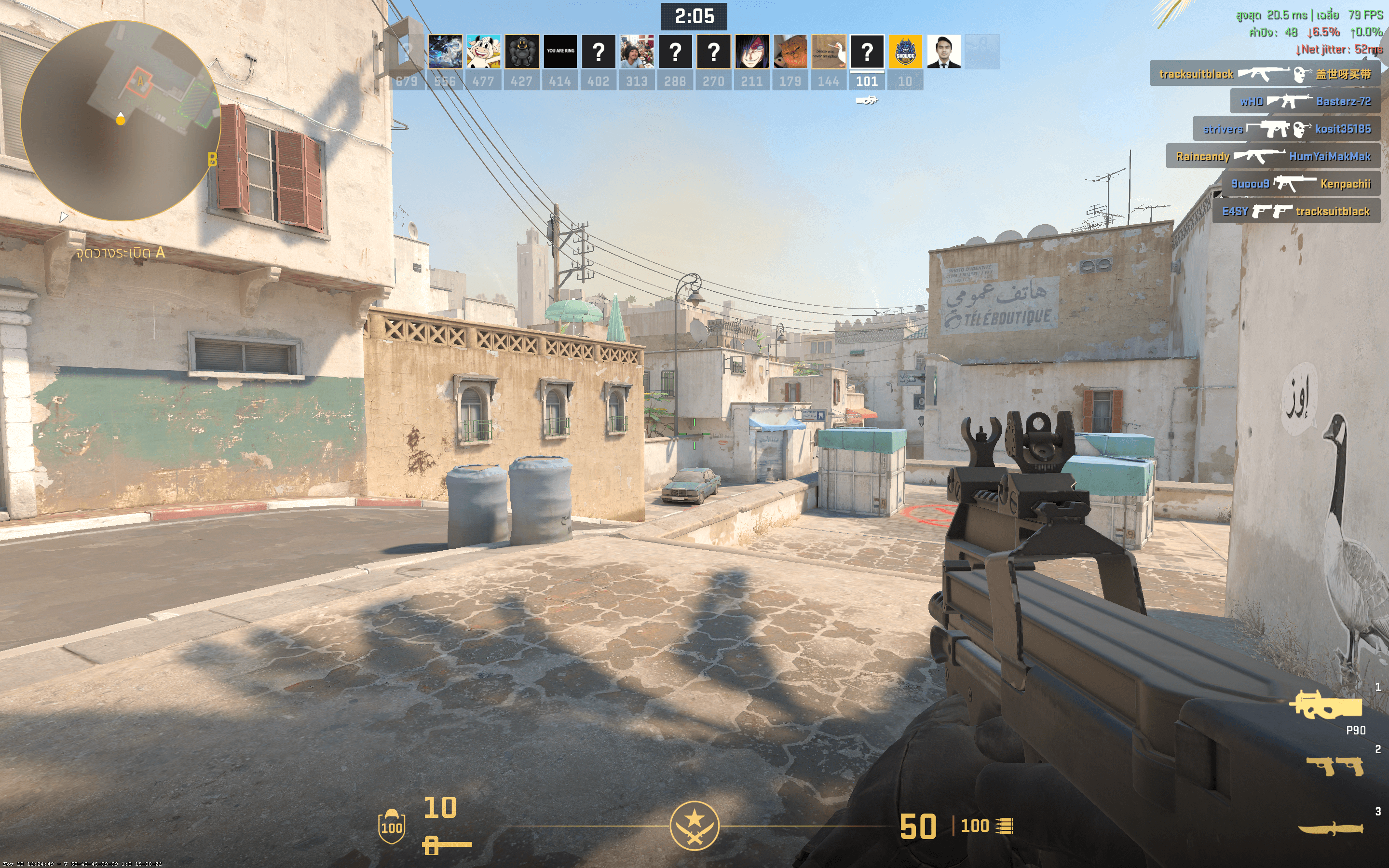Switch to the dual pistols slot
1389x868 pixels.
click(1335, 766)
